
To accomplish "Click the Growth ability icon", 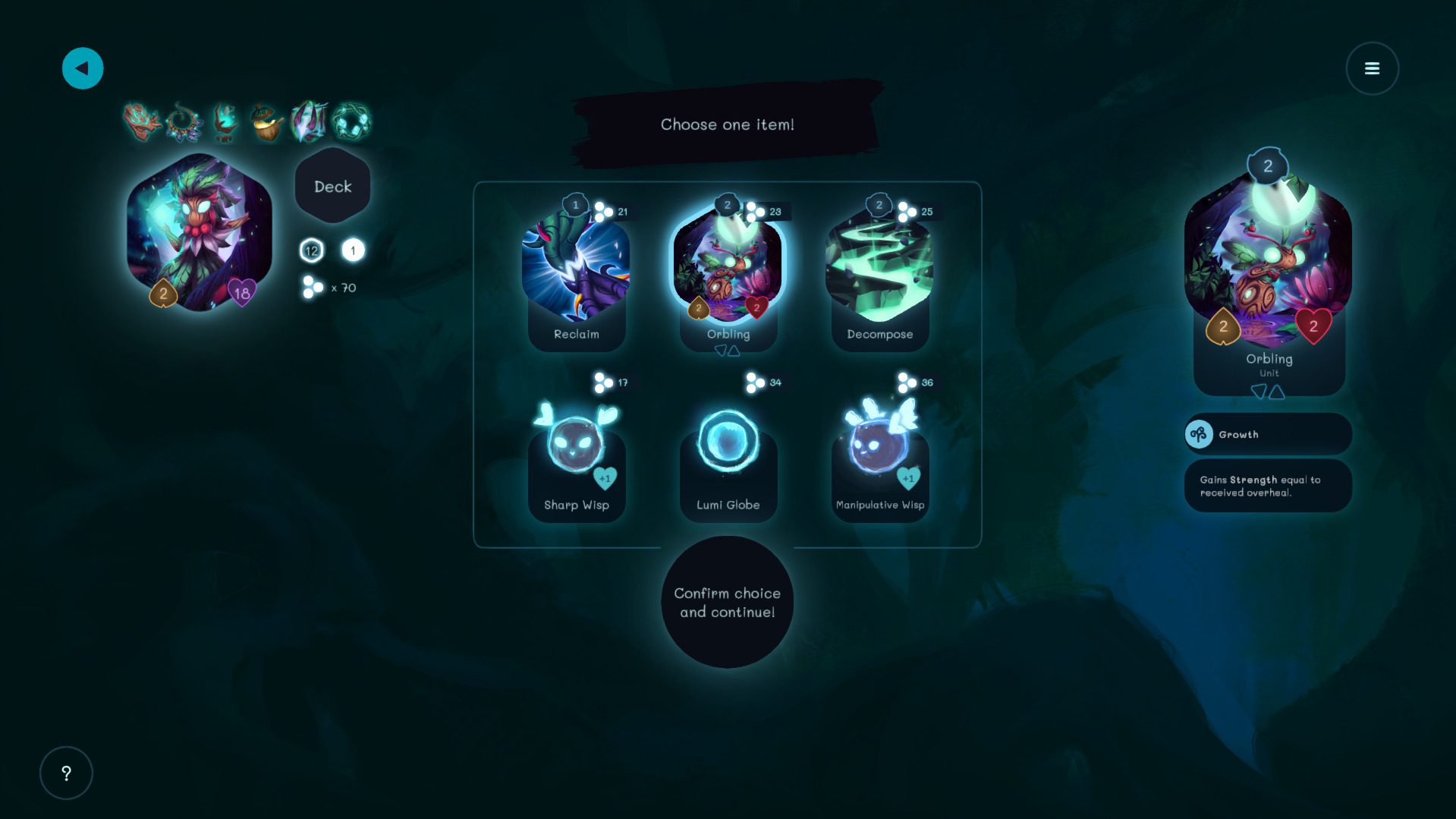I will point(1201,433).
